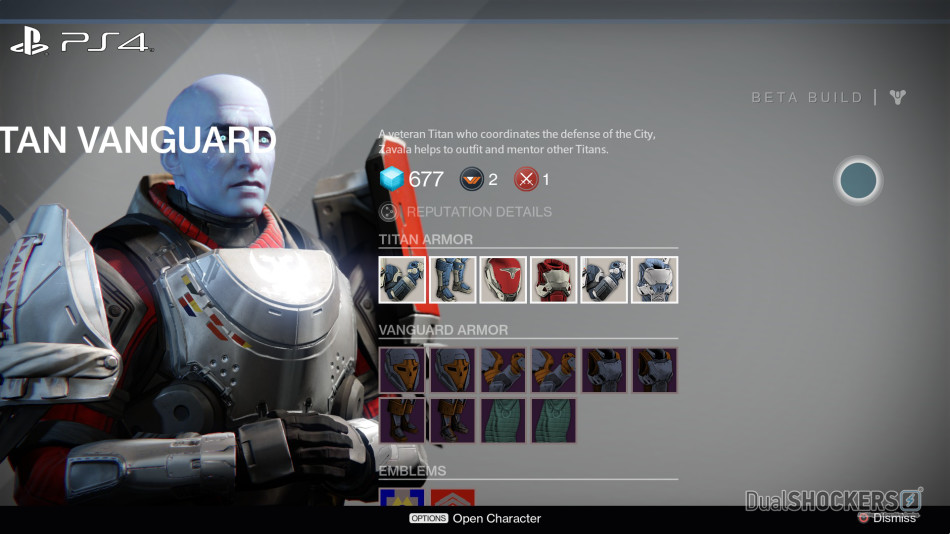Select the red Titan chest armor
Viewport: 950px width, 534px height.
pyautogui.click(x=554, y=280)
